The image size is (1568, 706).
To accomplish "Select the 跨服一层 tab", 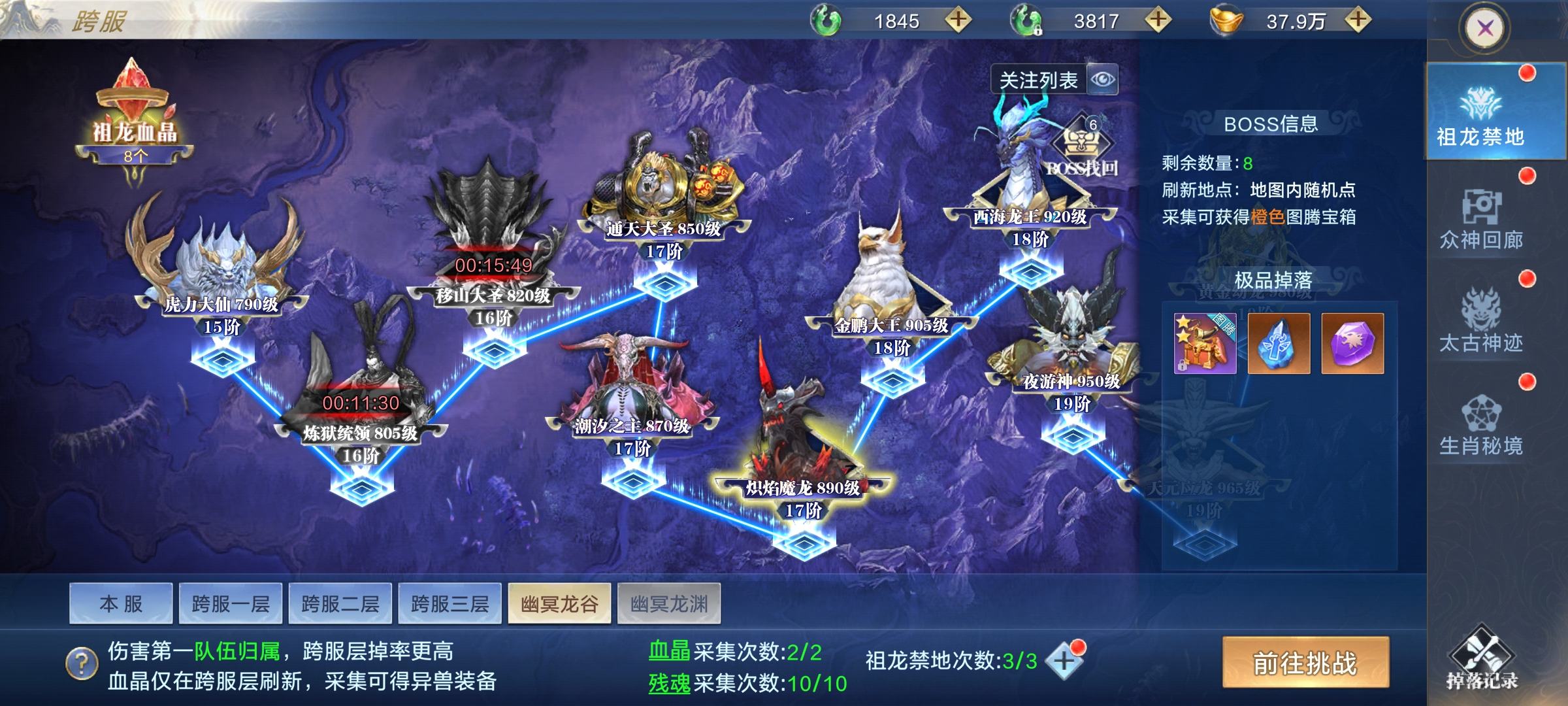I will point(231,603).
